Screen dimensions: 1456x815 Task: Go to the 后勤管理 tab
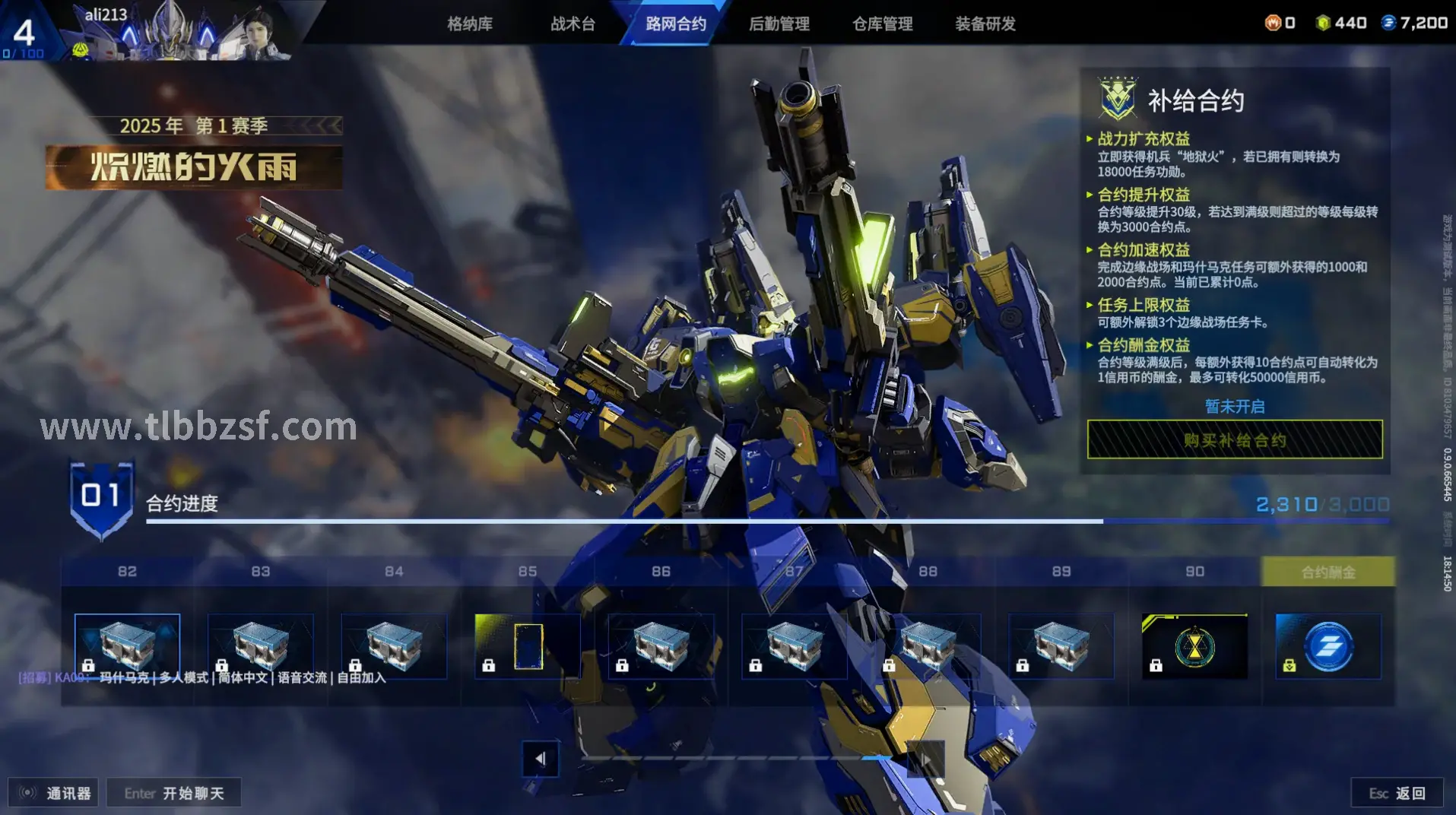click(x=779, y=24)
